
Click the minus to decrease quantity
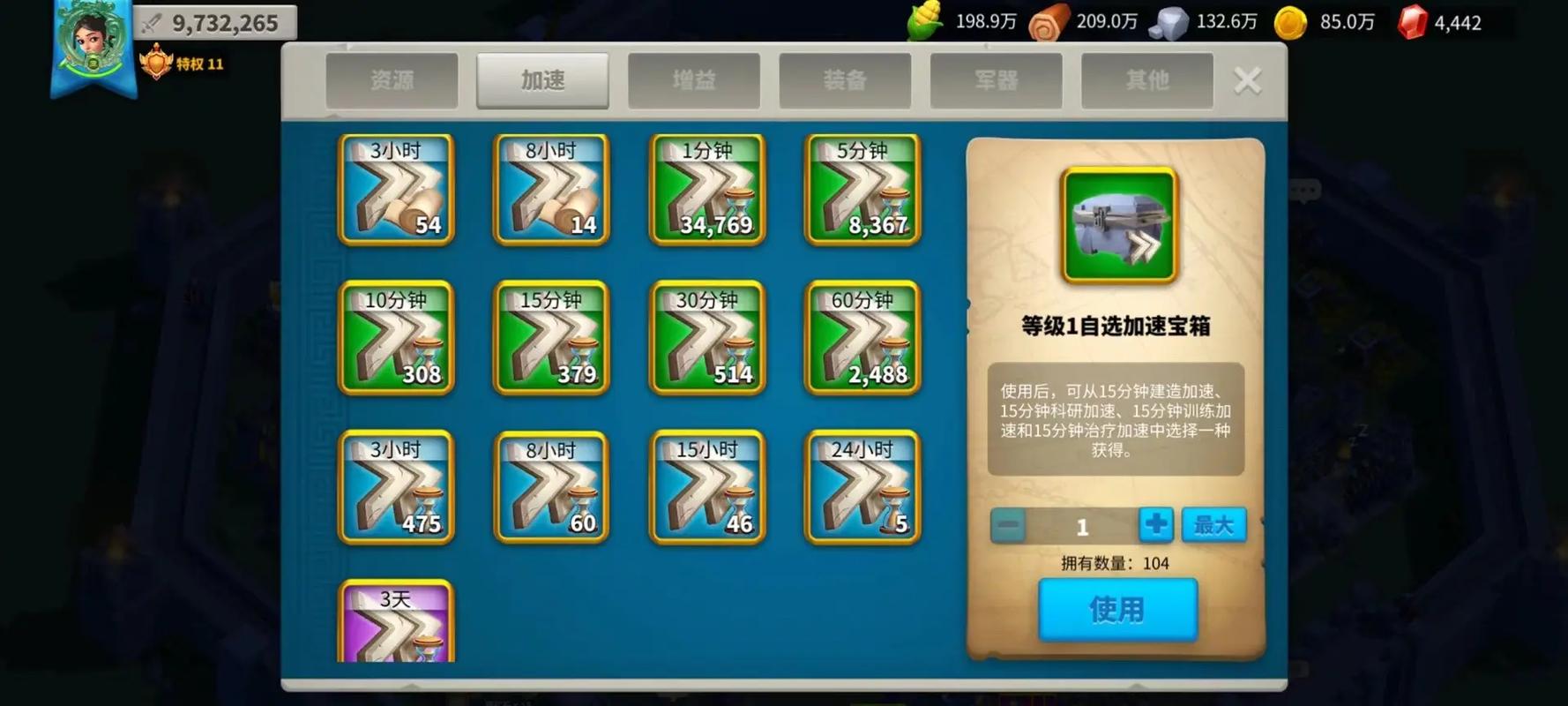(x=1008, y=524)
